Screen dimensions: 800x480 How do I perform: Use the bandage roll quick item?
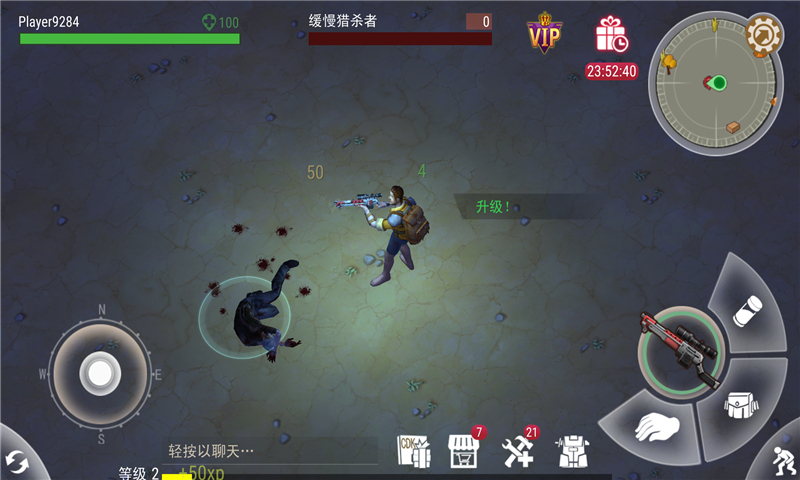click(x=748, y=310)
